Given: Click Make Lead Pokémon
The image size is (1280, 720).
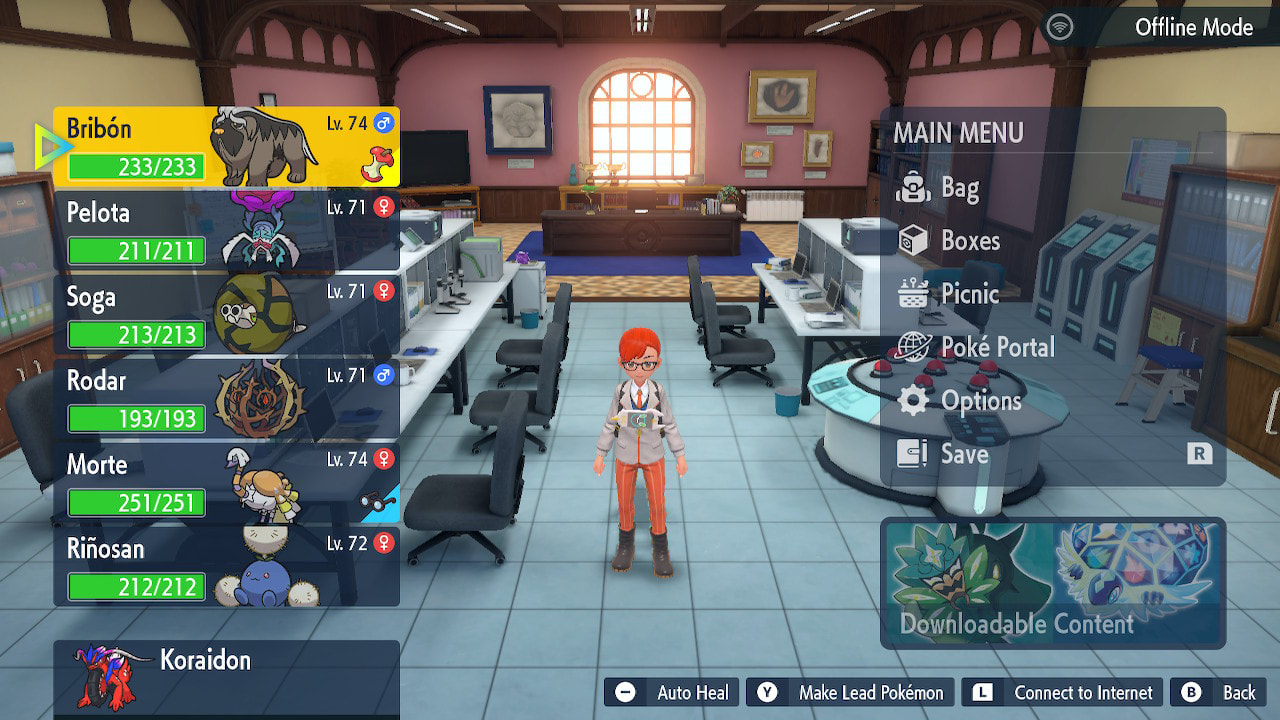Looking at the screenshot, I should [x=851, y=692].
